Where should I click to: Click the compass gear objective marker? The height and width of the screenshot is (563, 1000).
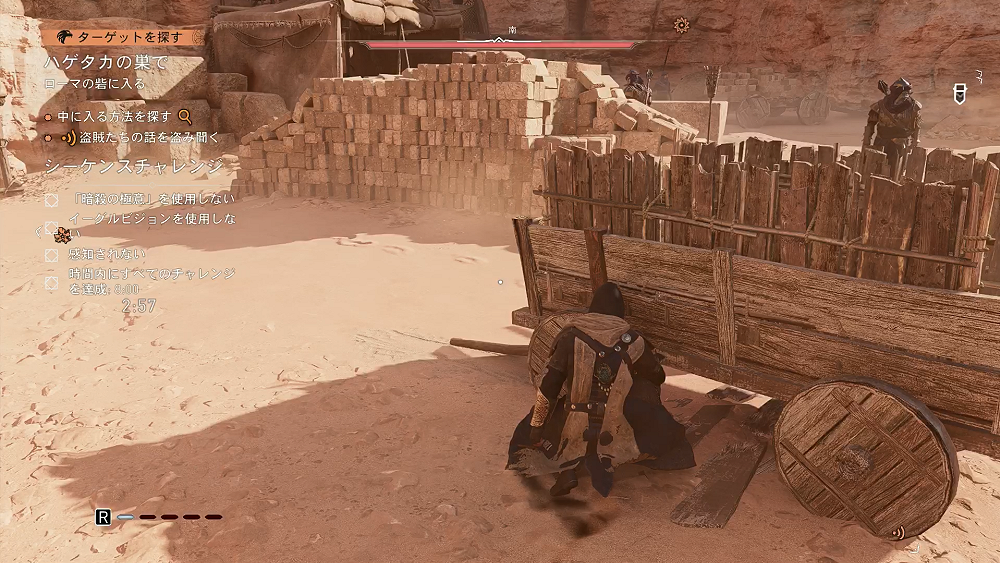tap(682, 26)
